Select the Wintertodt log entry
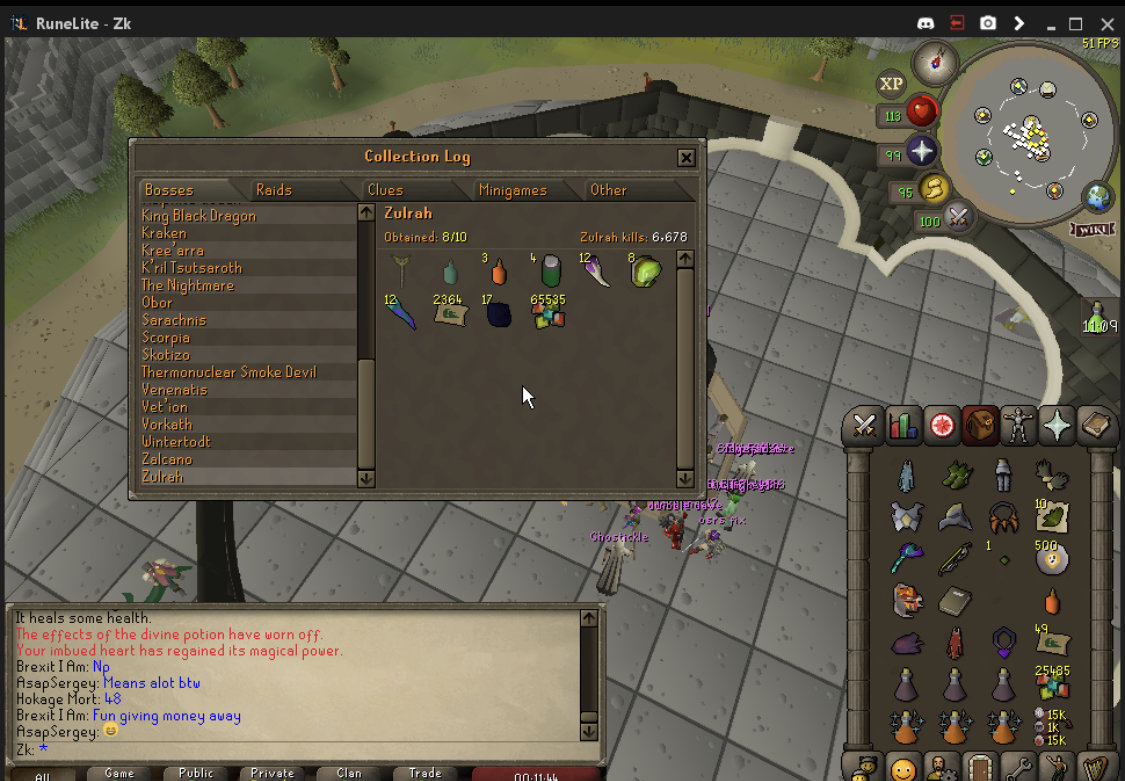This screenshot has width=1125, height=781. coord(176,442)
